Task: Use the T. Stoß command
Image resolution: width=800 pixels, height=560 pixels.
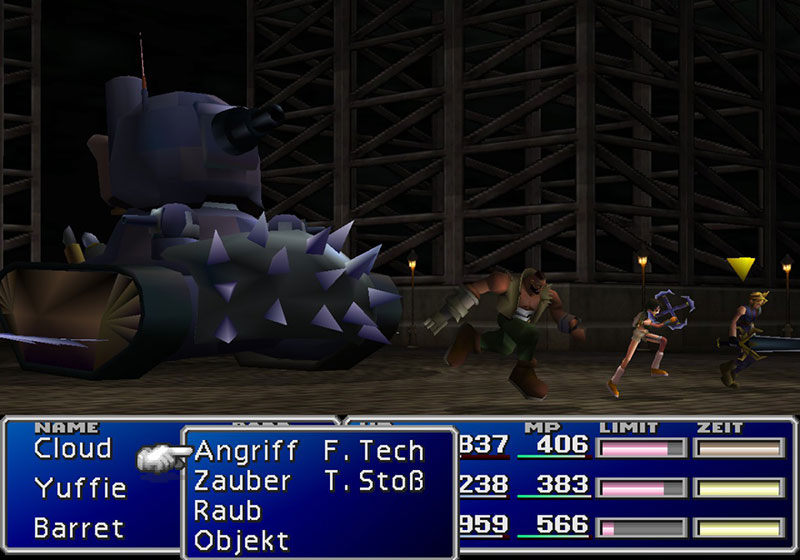Action: (x=375, y=481)
